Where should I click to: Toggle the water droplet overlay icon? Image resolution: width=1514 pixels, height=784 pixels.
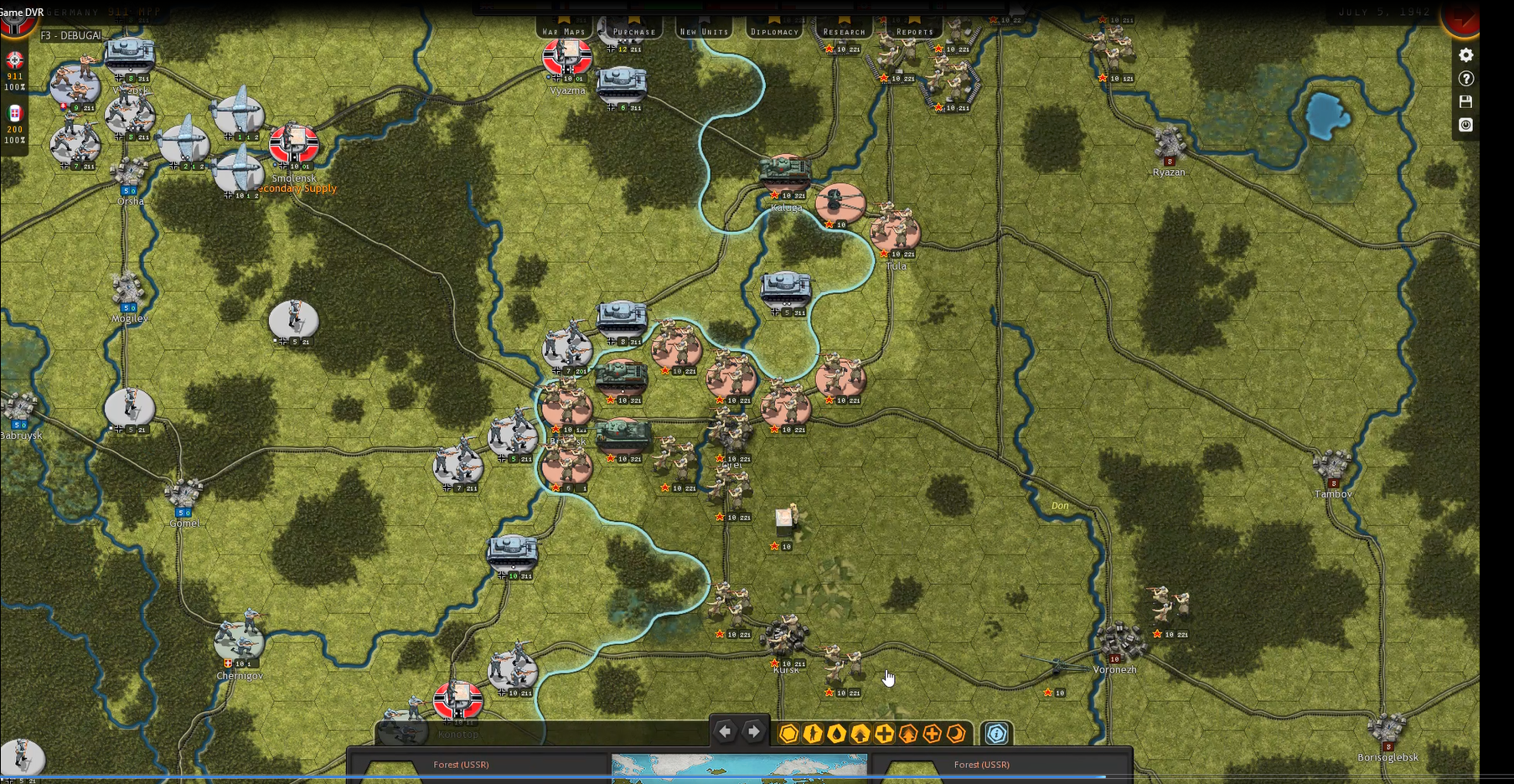coord(836,735)
